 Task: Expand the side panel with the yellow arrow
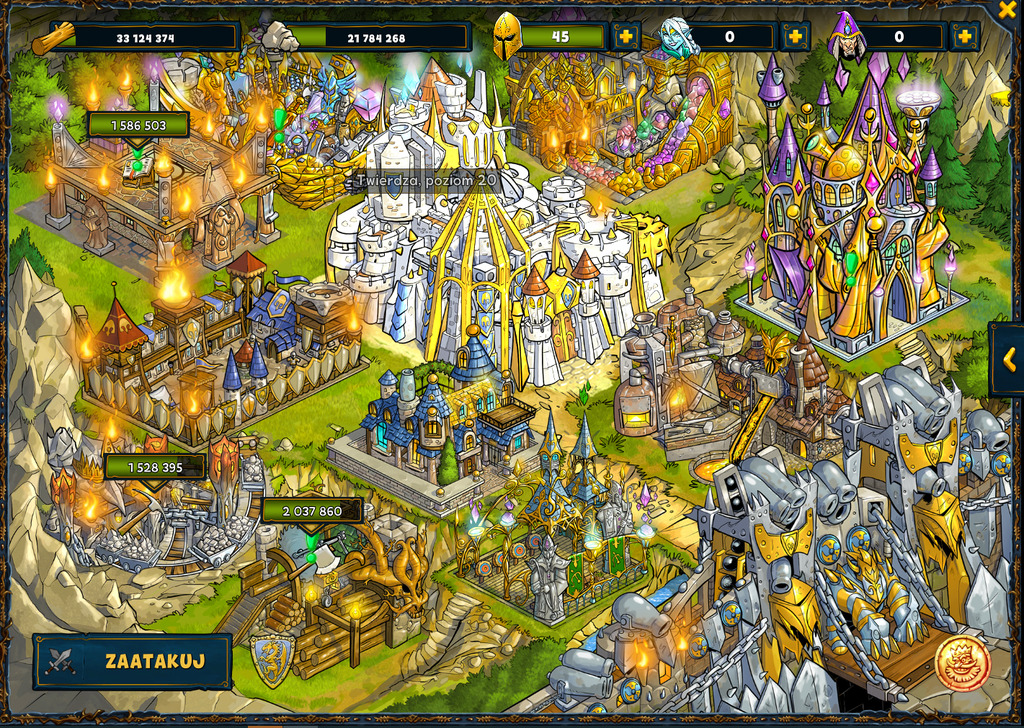coord(1009,358)
